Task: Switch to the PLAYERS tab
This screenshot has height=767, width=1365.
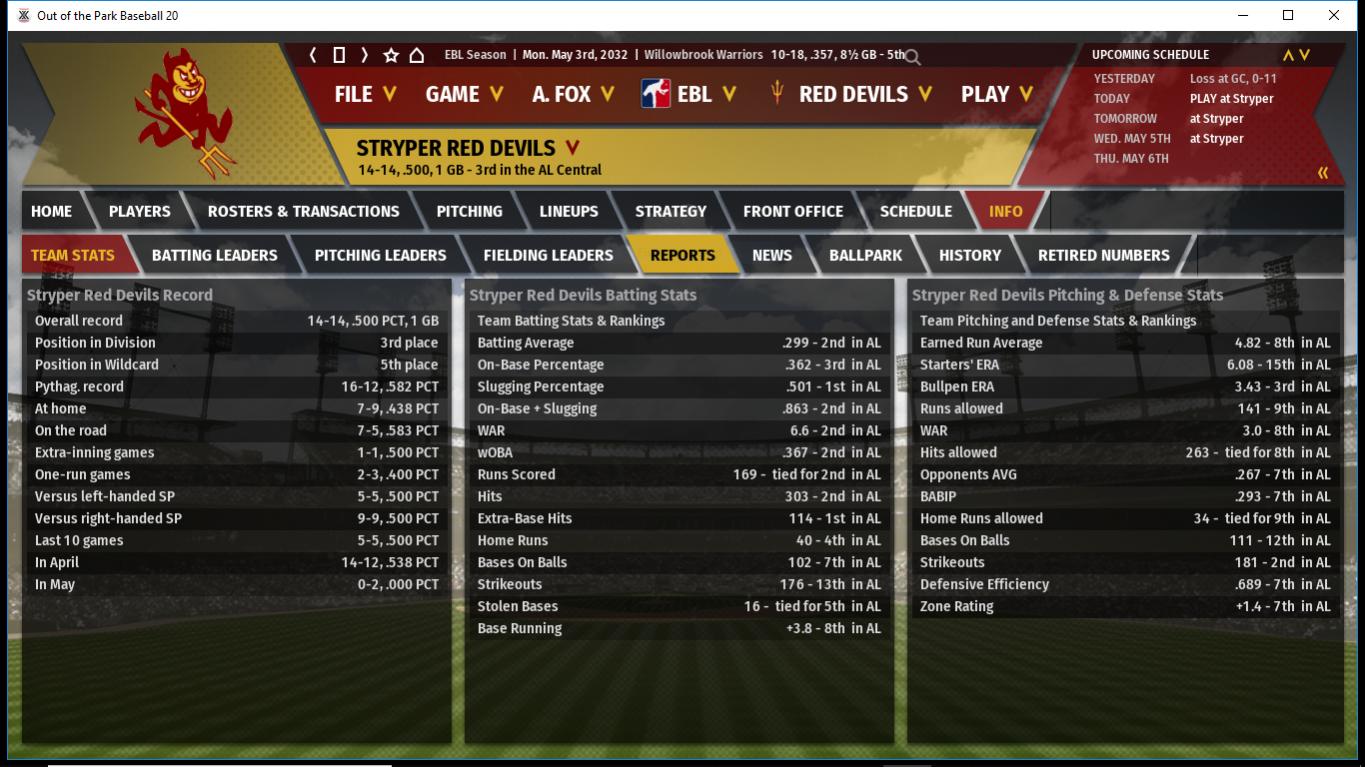Action: [x=139, y=211]
